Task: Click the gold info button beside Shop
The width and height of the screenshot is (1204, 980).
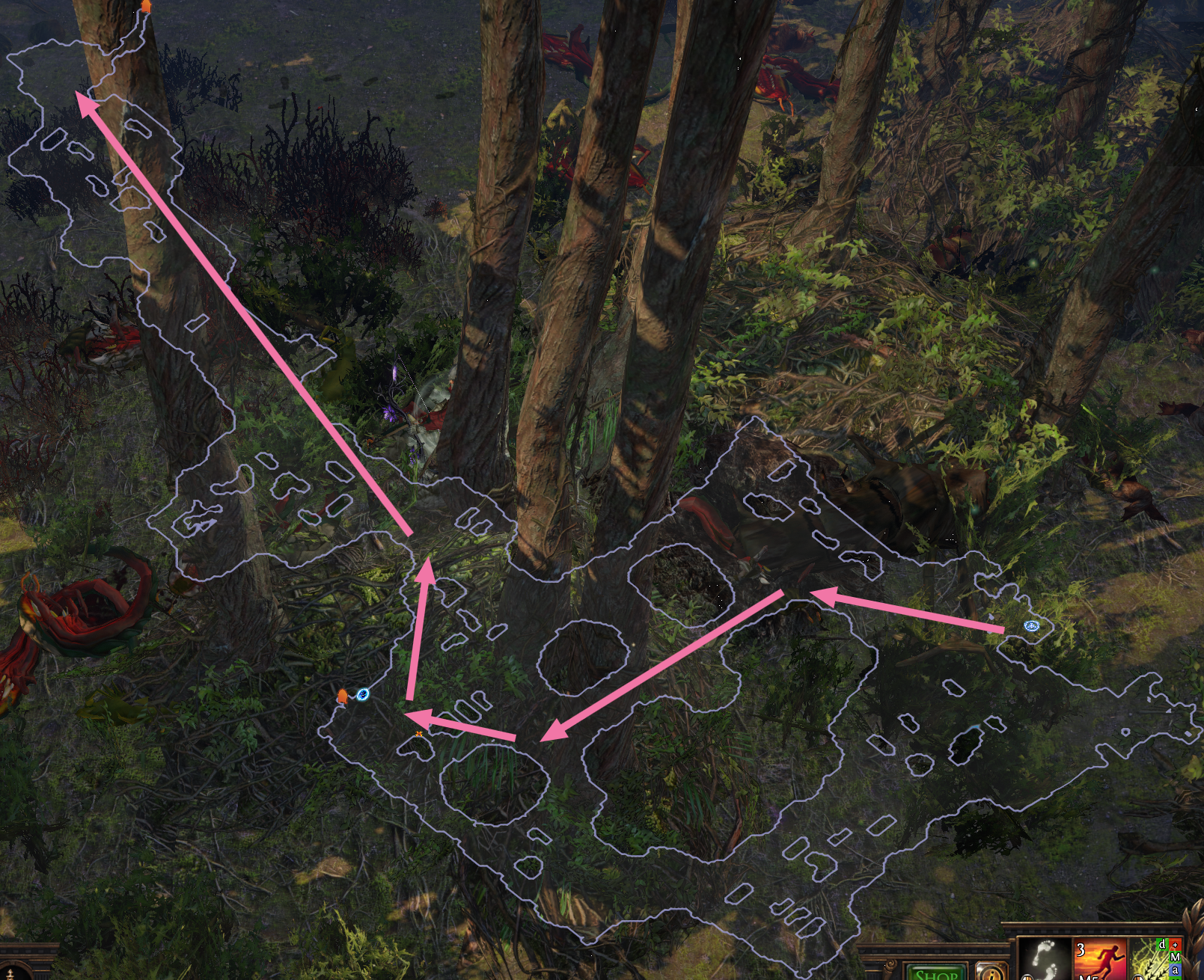Action: tap(991, 973)
